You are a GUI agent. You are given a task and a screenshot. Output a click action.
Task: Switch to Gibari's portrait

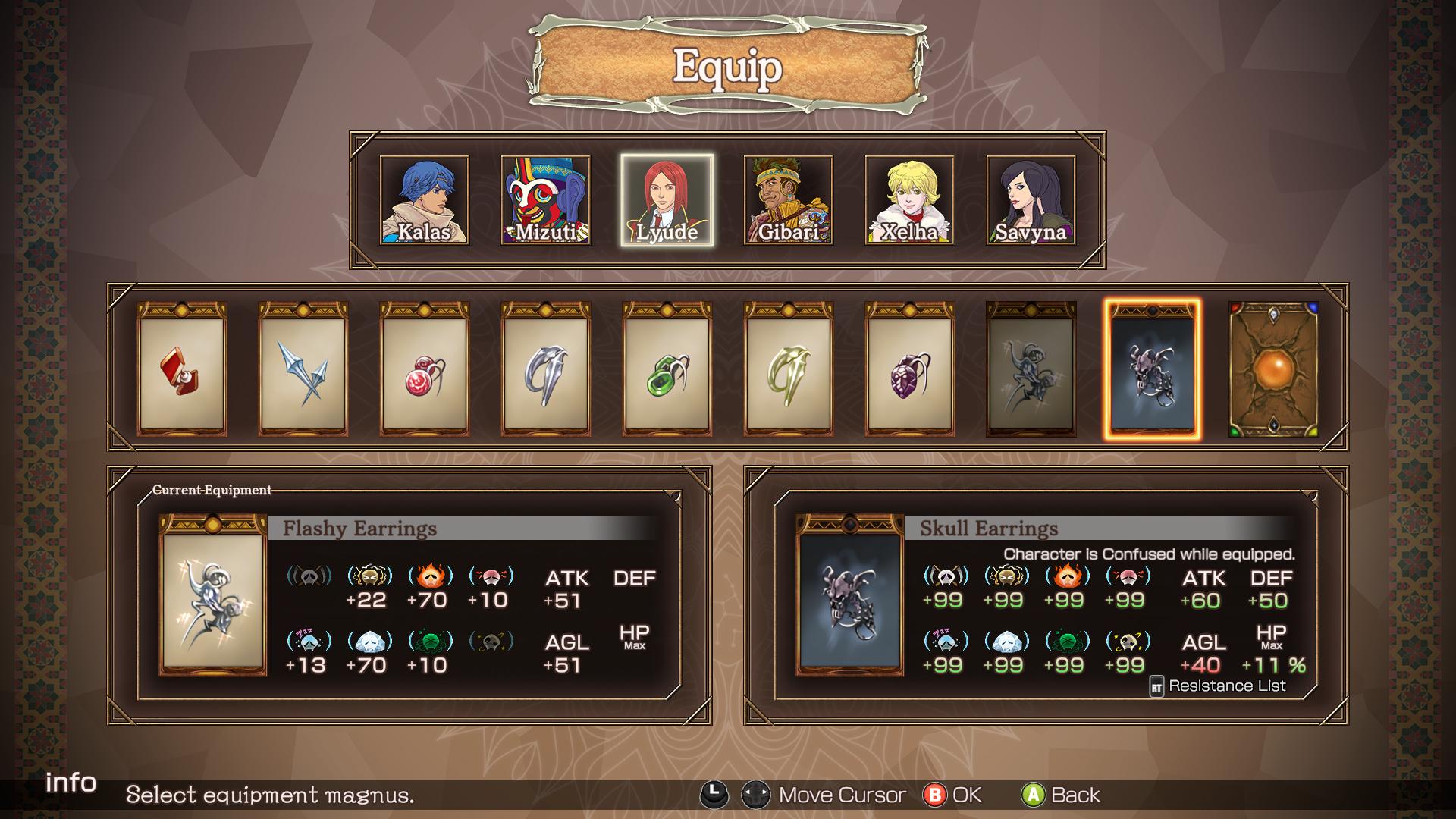pyautogui.click(x=788, y=200)
